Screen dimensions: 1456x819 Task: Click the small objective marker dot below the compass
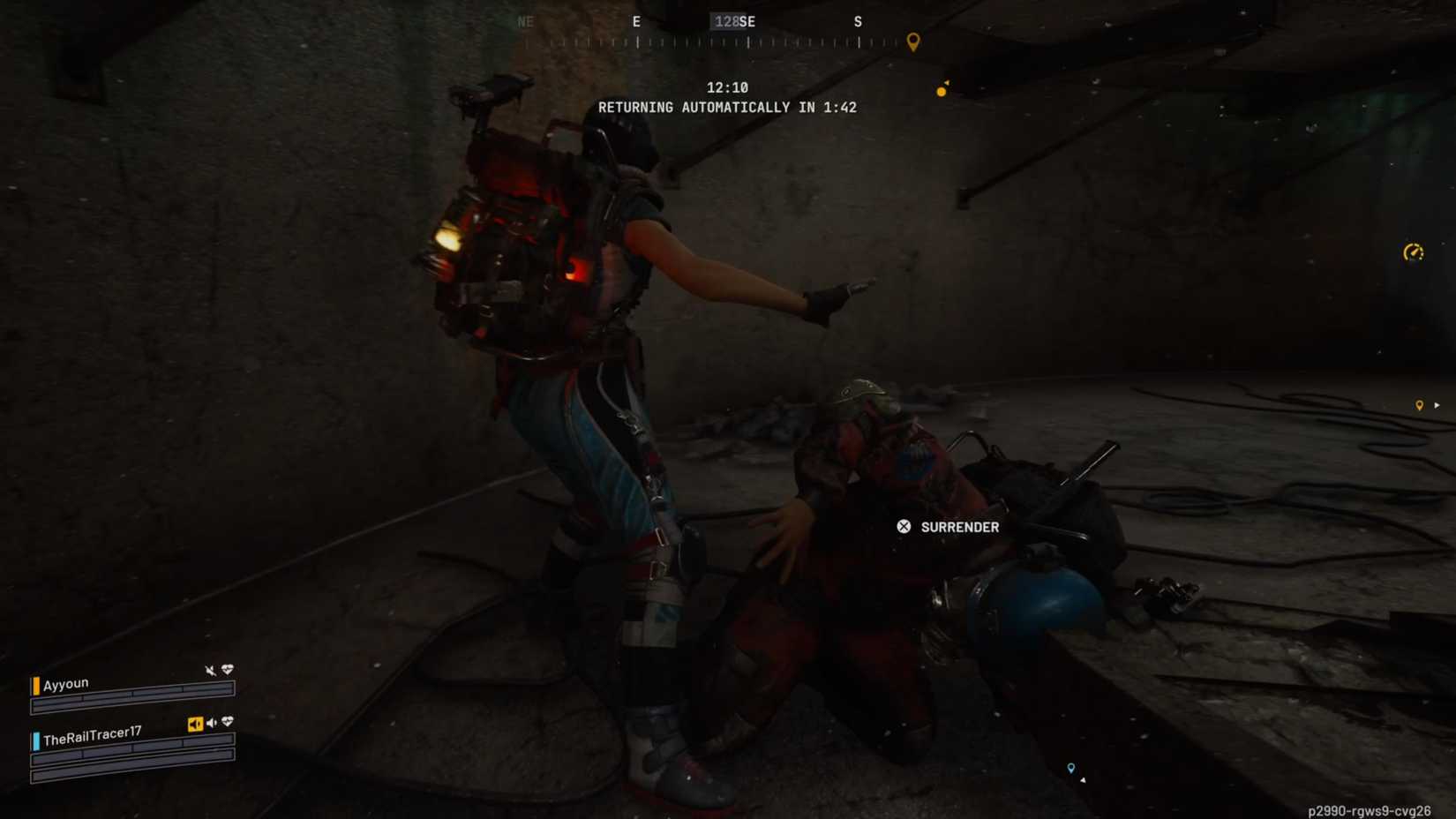[x=940, y=89]
